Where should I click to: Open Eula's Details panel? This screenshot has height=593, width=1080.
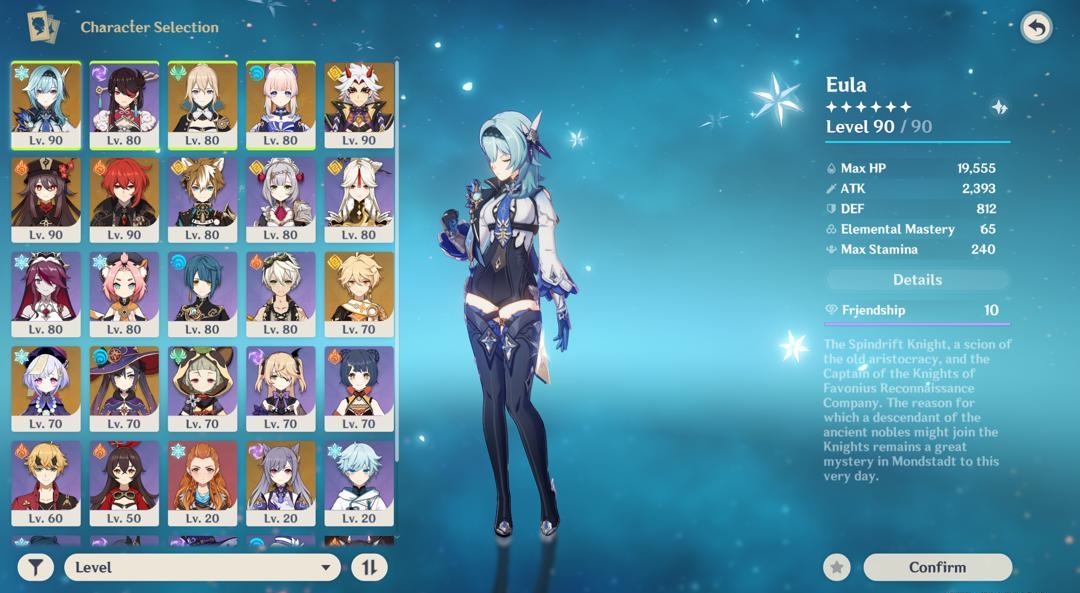click(917, 280)
